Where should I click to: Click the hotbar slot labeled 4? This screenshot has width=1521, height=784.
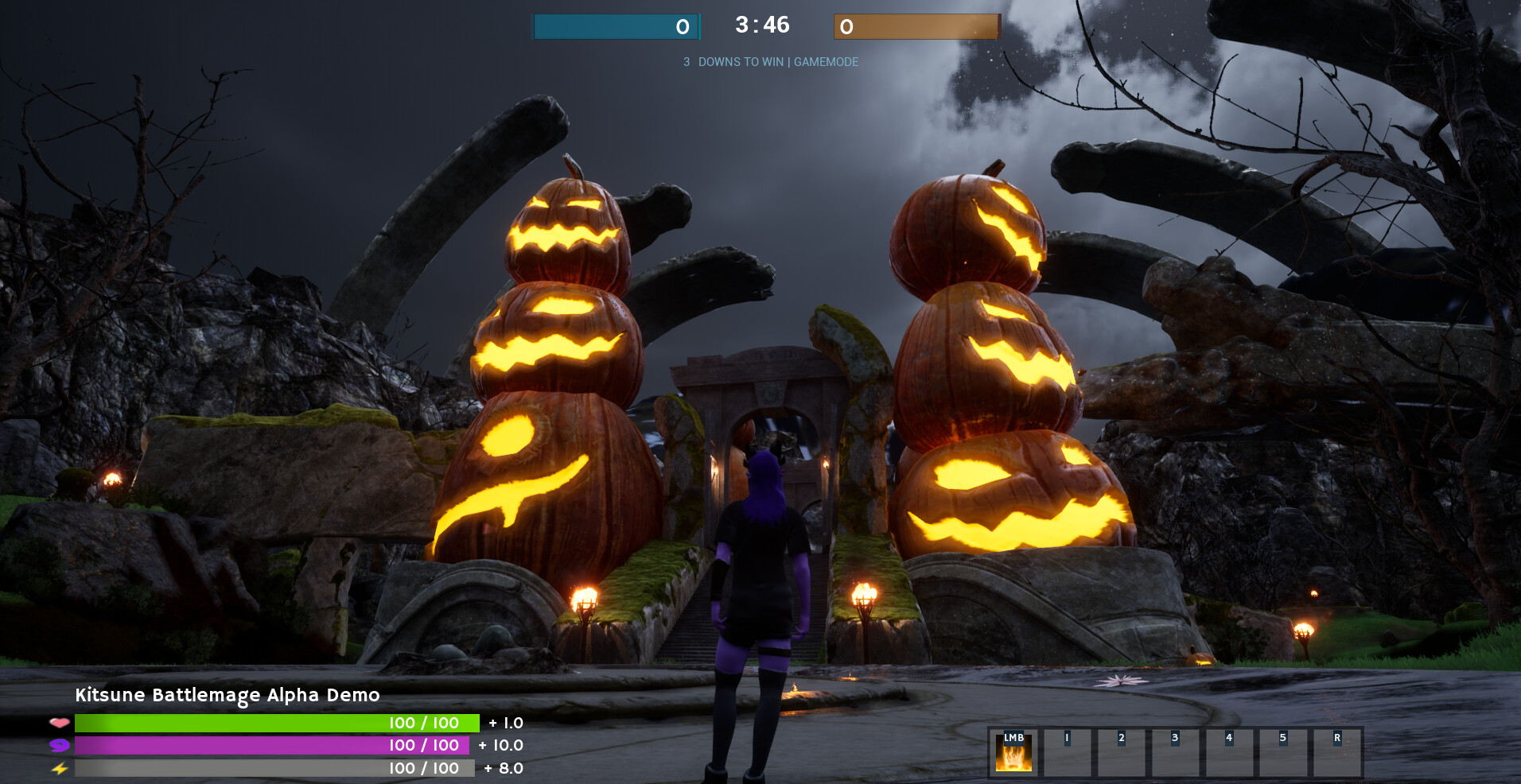click(1231, 751)
